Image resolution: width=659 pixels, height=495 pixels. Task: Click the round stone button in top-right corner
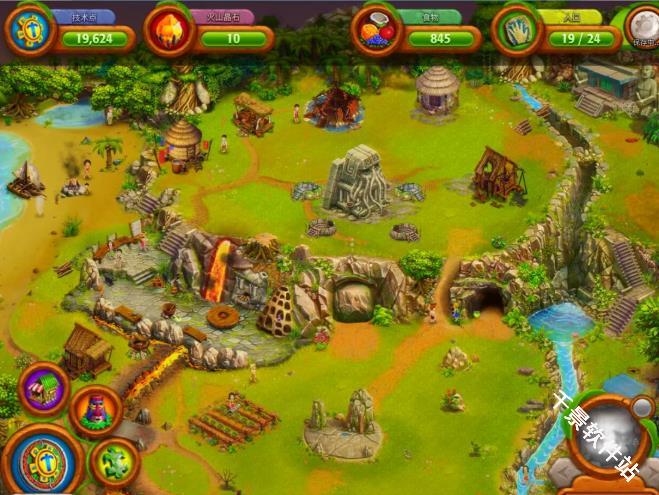[x=643, y=27]
